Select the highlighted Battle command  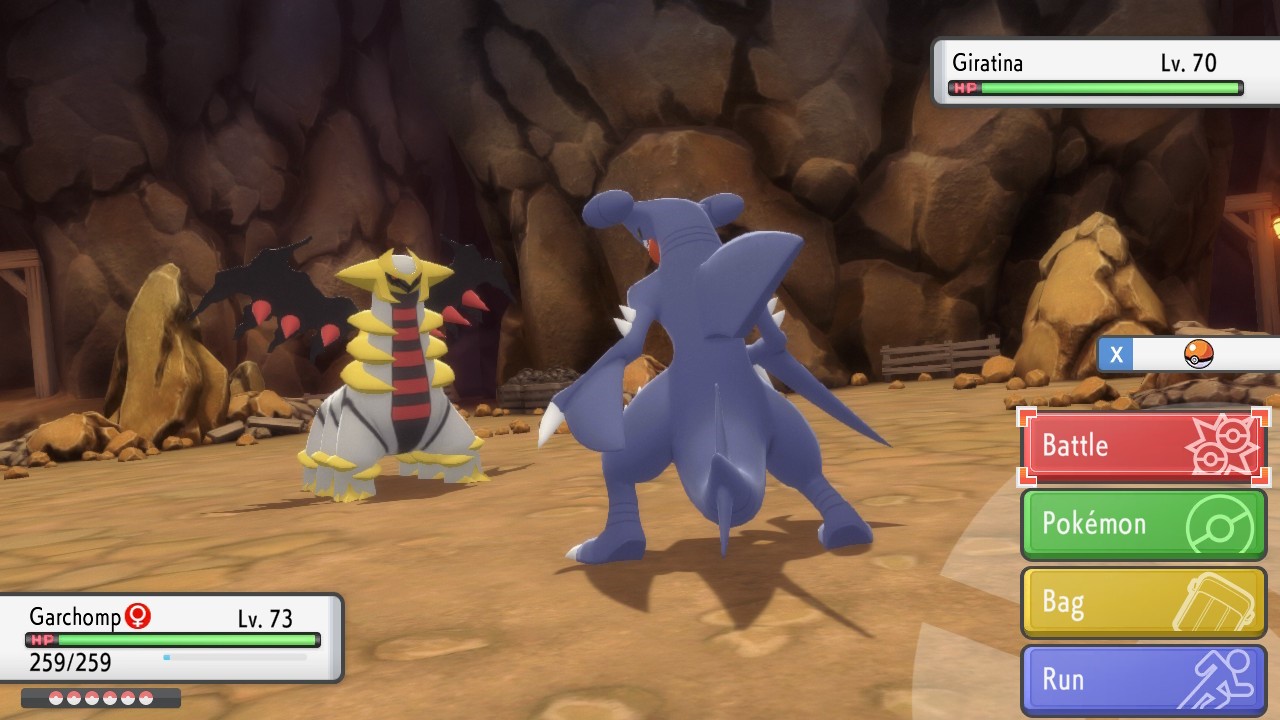pyautogui.click(x=1075, y=445)
